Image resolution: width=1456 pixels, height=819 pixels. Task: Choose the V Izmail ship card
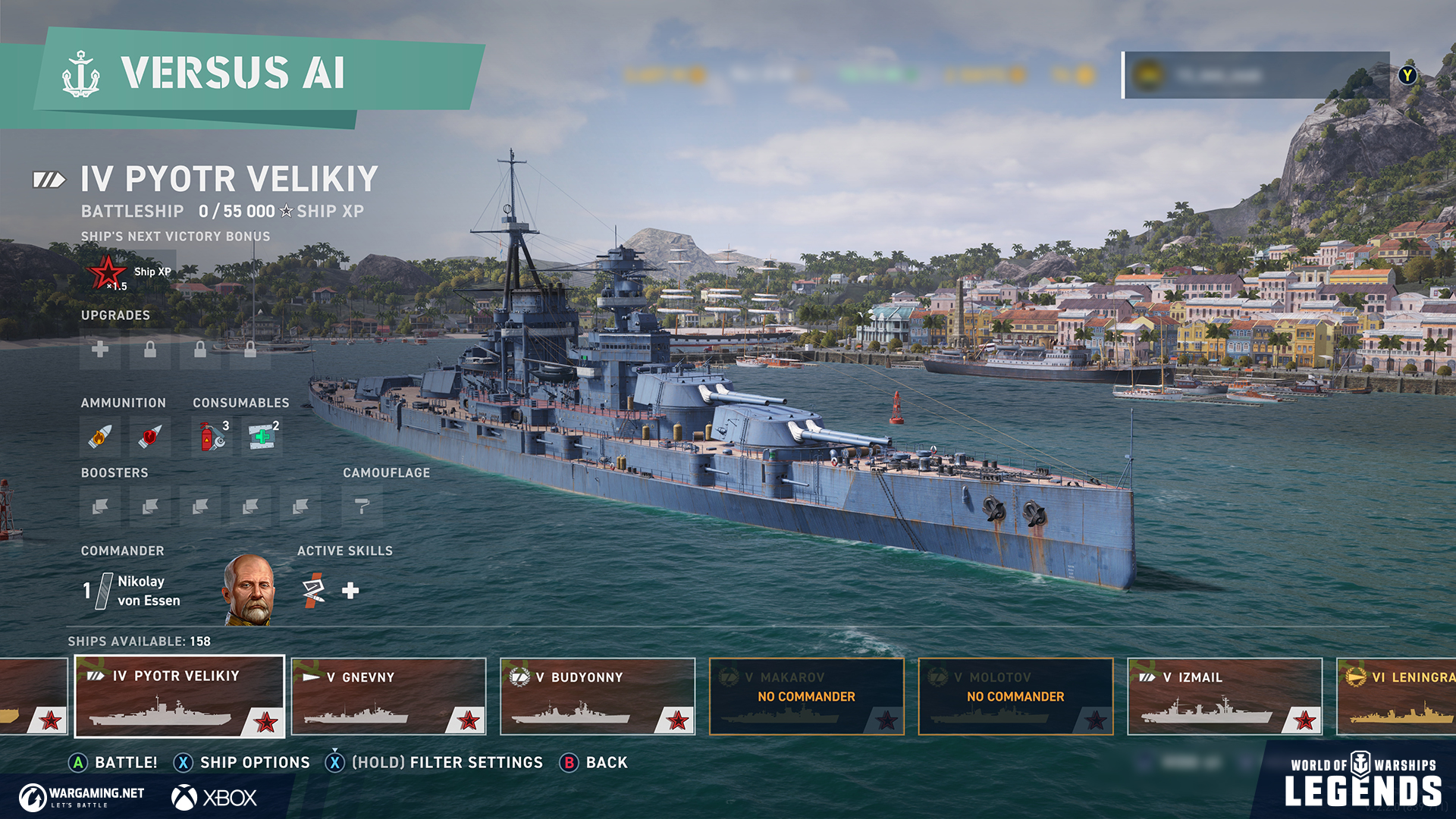point(1225,696)
